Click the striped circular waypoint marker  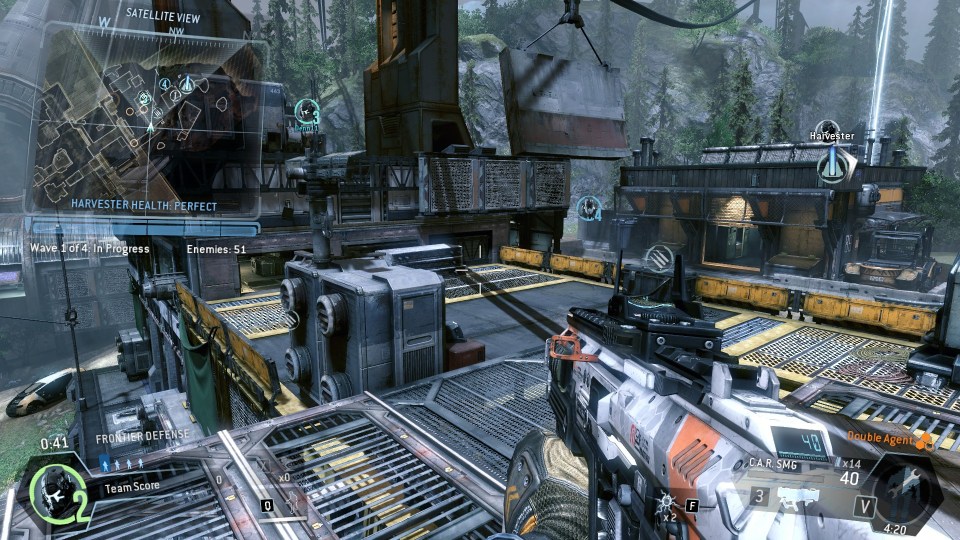(658, 258)
